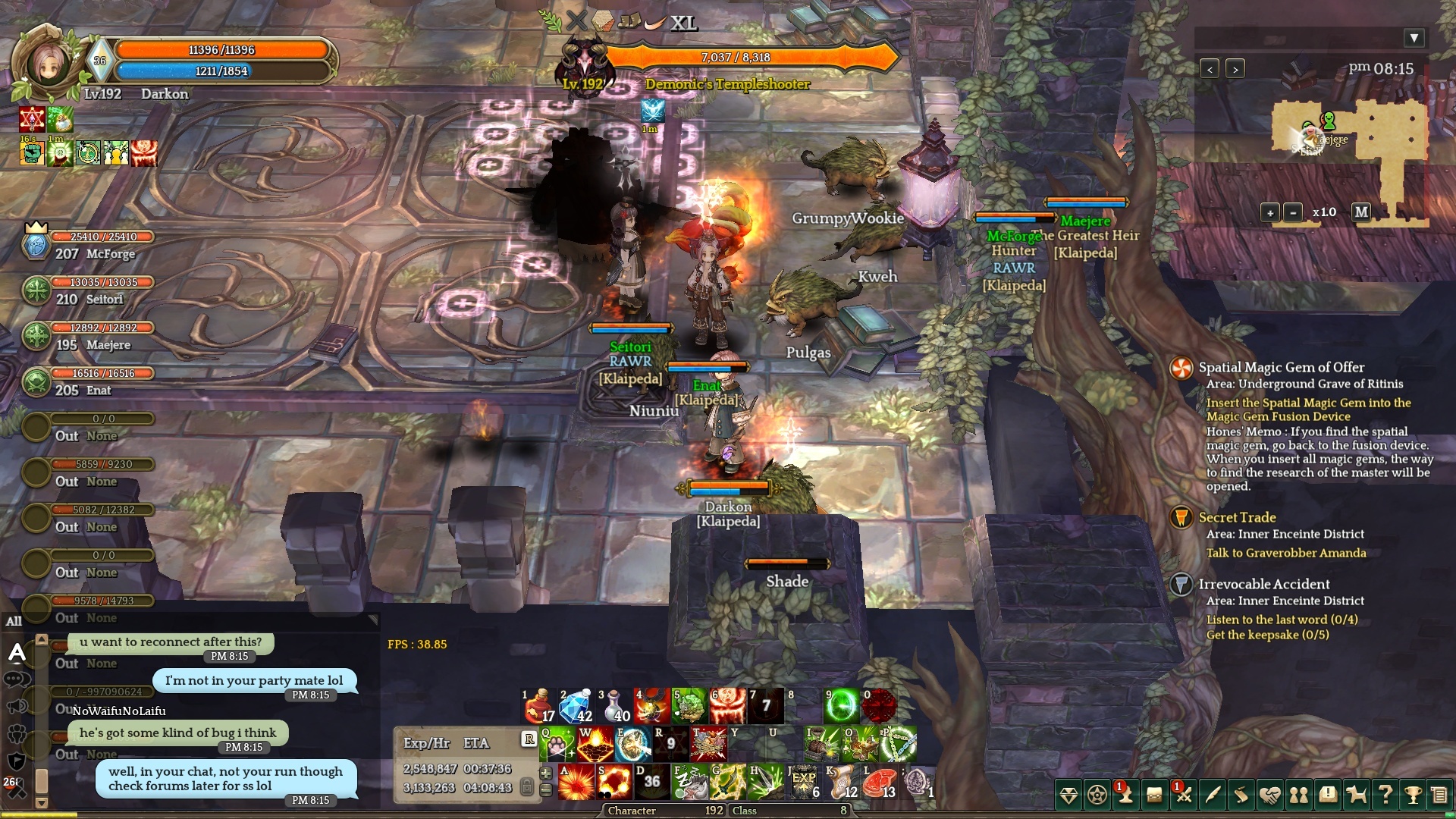
Task: Open the trophy achievements menu
Action: 1413,795
